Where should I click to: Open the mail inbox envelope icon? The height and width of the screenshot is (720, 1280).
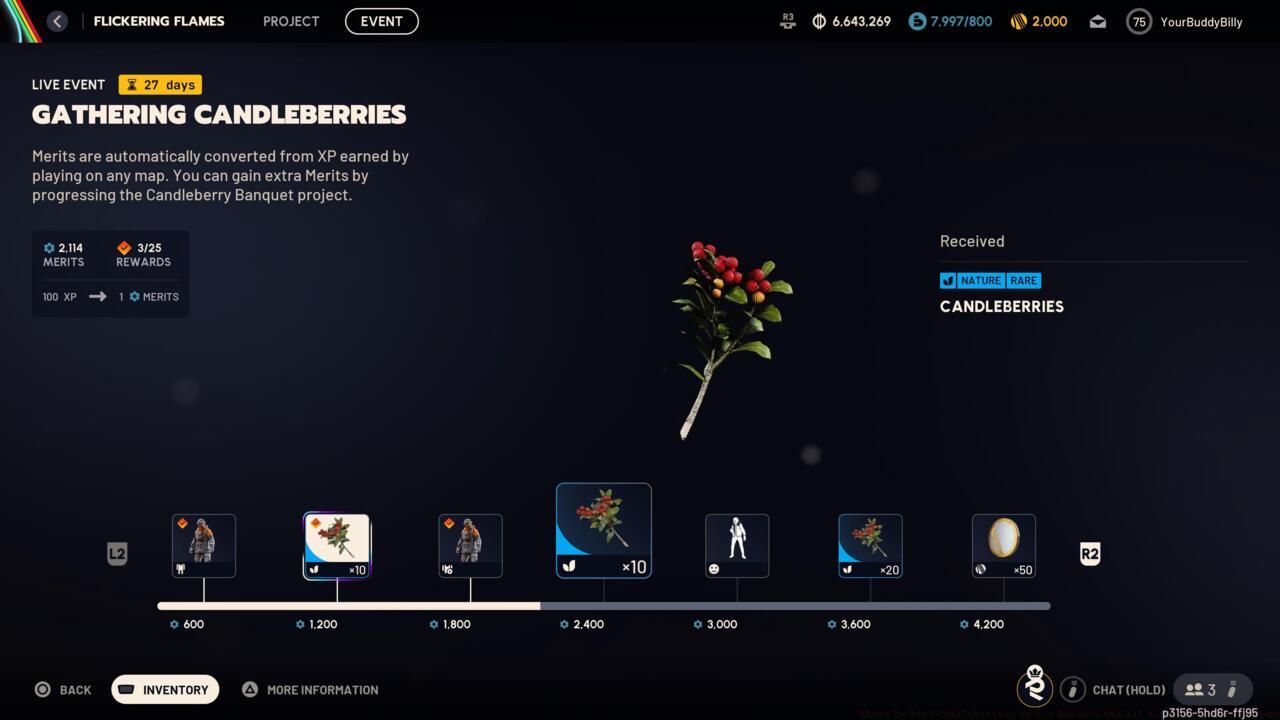click(x=1097, y=21)
